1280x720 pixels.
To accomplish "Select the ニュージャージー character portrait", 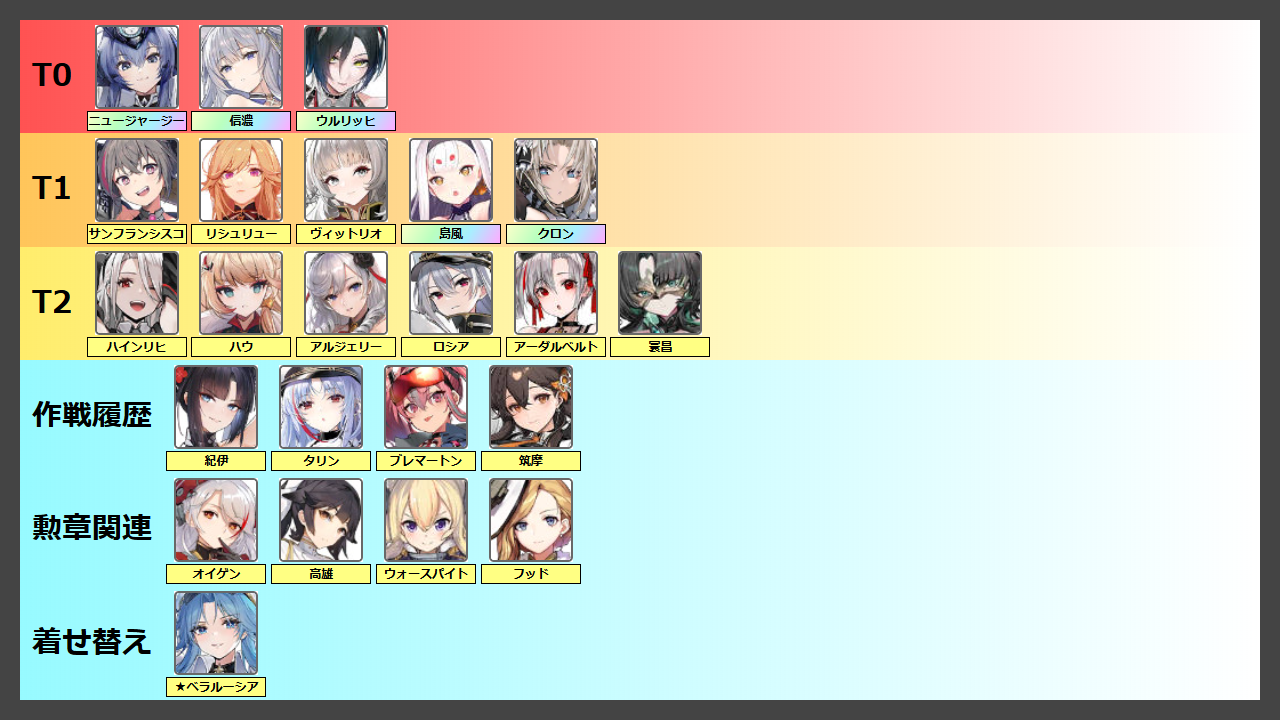I will [137, 67].
